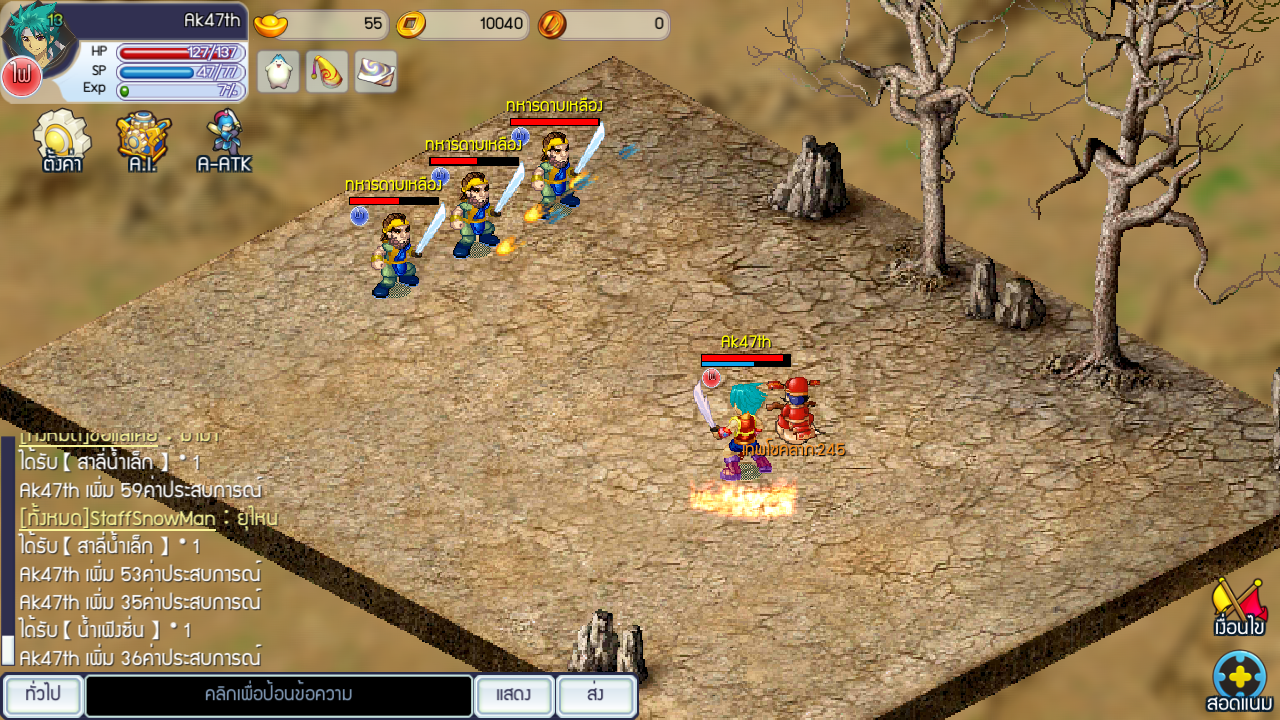Activate the สอดแนม scout button
This screenshot has height=720, width=1280.
[x=1239, y=681]
